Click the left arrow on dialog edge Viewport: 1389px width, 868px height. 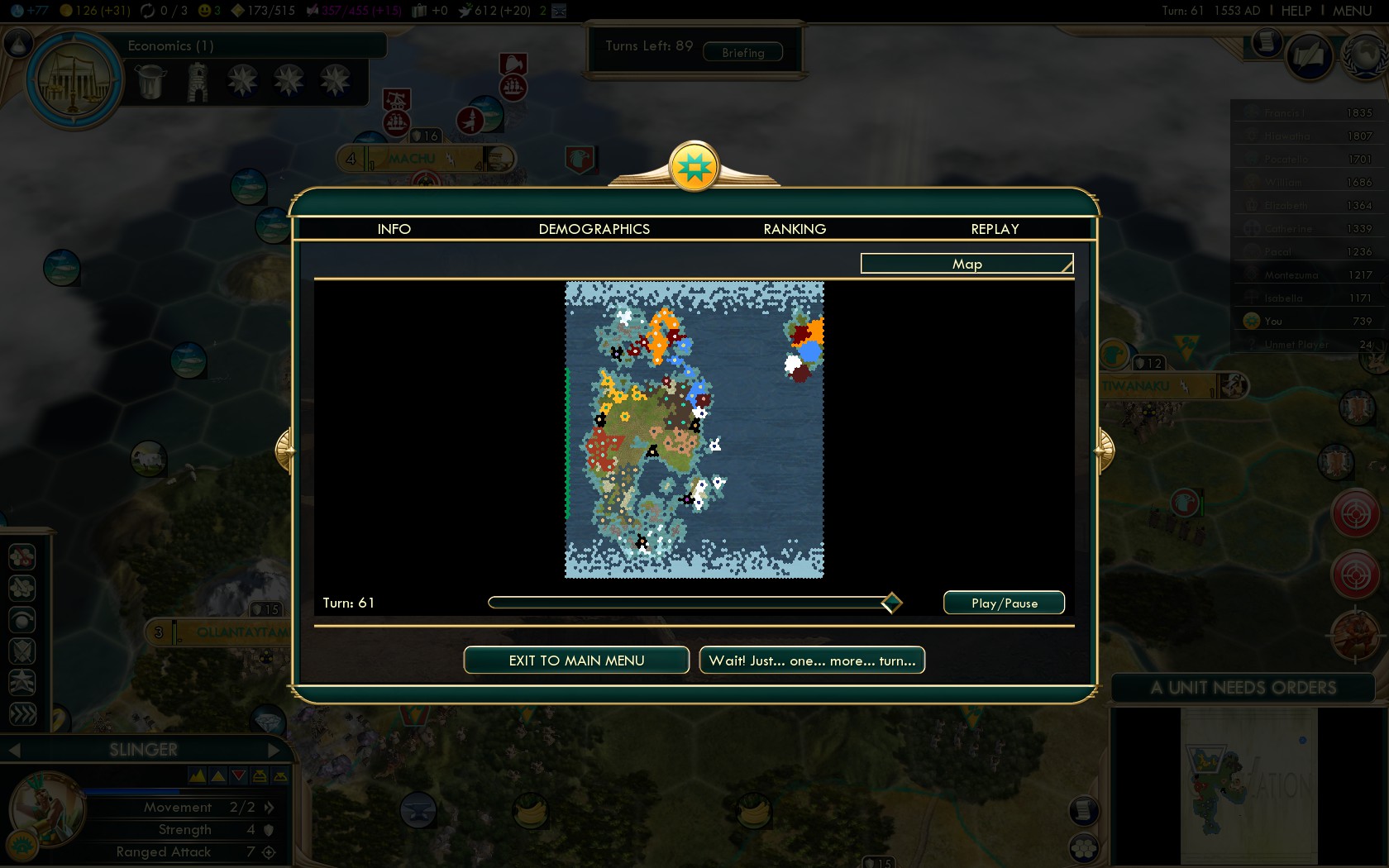tap(284, 451)
